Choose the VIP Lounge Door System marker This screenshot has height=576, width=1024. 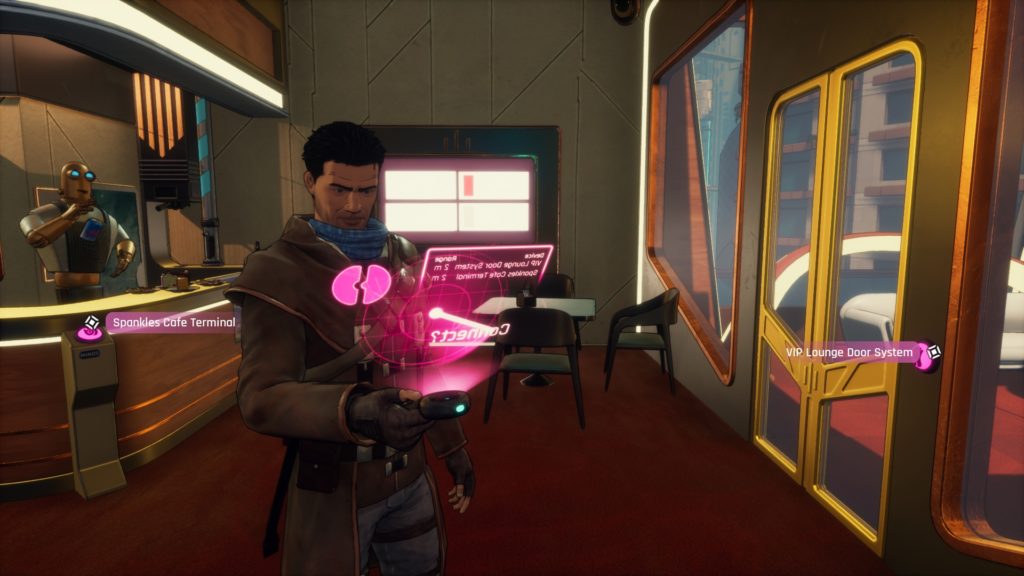929,352
